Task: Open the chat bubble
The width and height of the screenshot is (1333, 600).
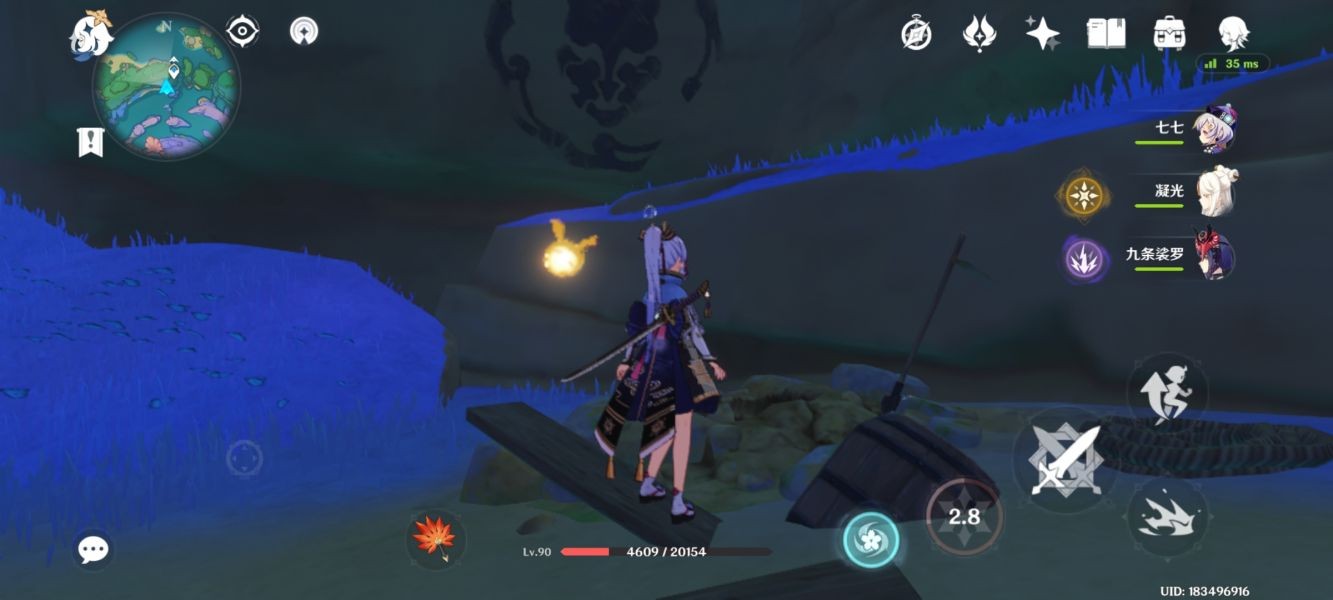Action: pos(93,548)
